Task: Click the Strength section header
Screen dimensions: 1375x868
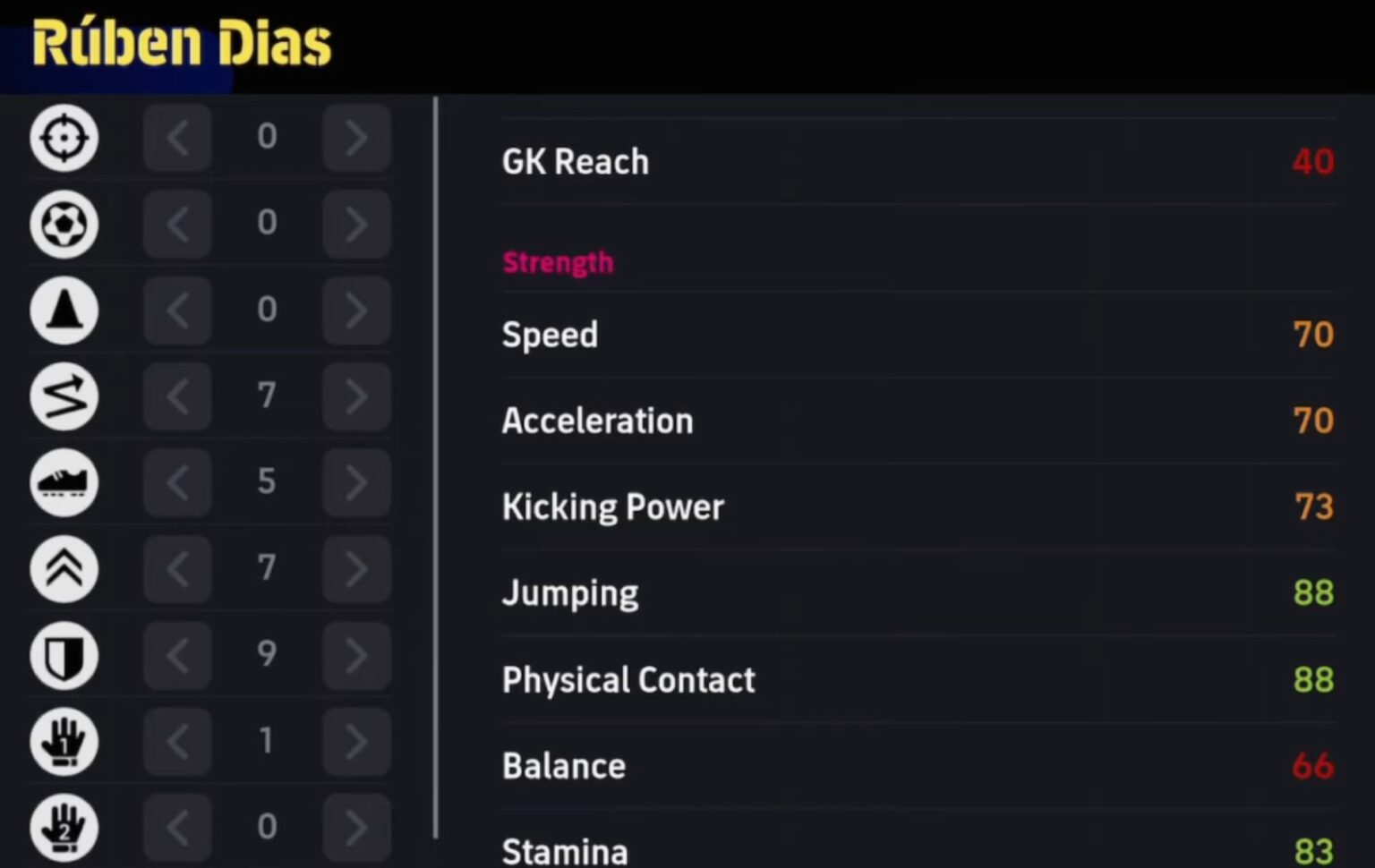Action: click(559, 262)
